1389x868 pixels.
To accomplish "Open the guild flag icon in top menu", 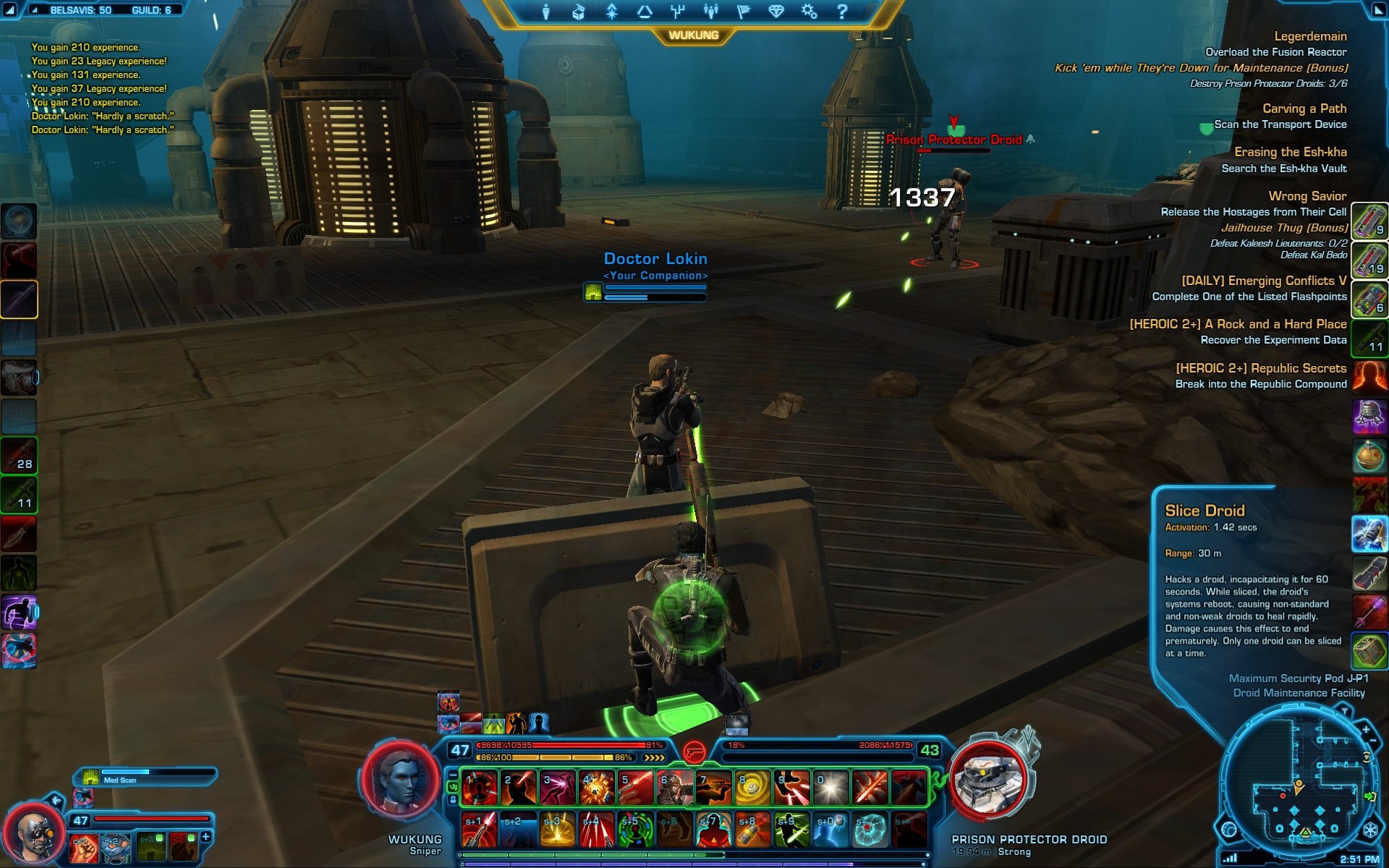I will click(x=743, y=12).
